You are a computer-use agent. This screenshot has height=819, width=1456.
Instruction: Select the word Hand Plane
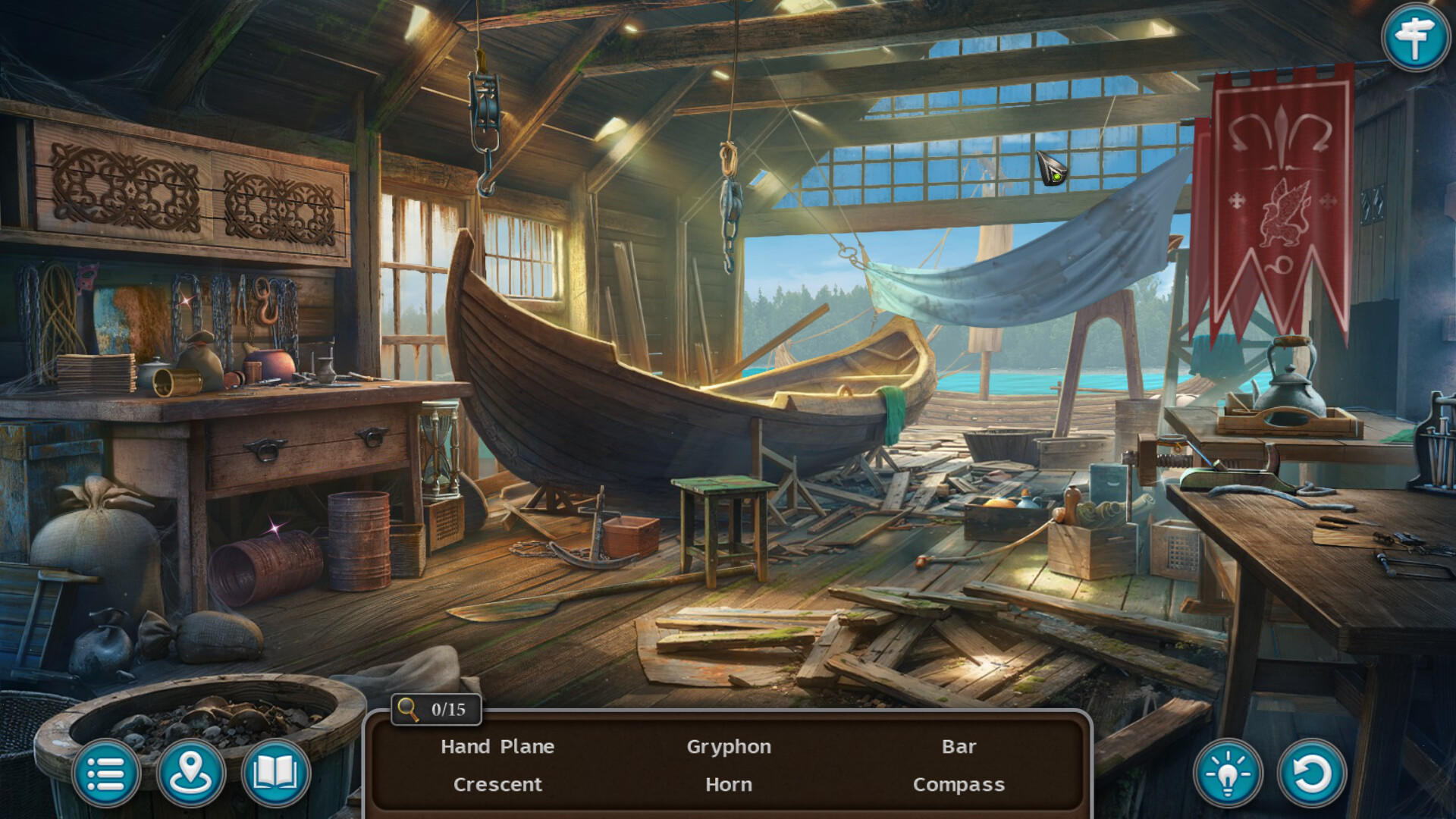[497, 746]
